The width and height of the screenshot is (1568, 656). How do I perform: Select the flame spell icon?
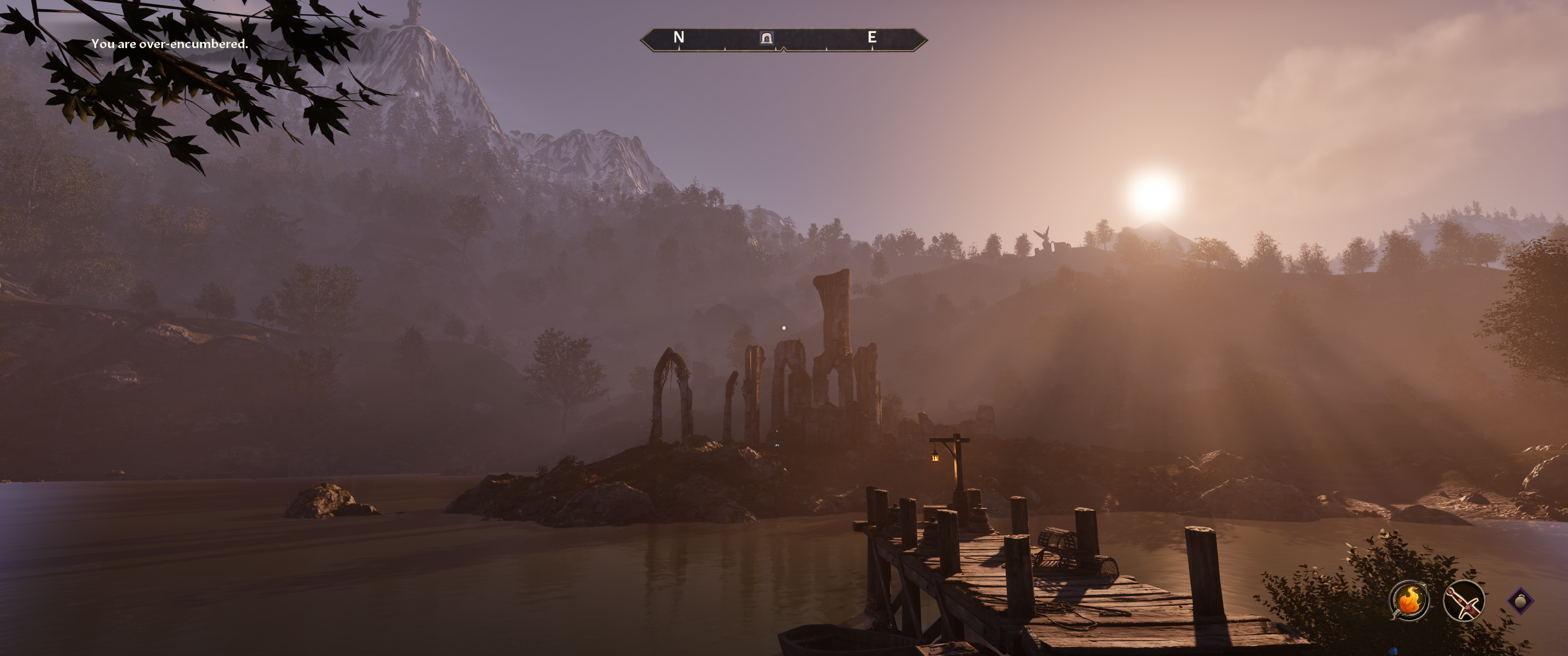coord(1409,600)
